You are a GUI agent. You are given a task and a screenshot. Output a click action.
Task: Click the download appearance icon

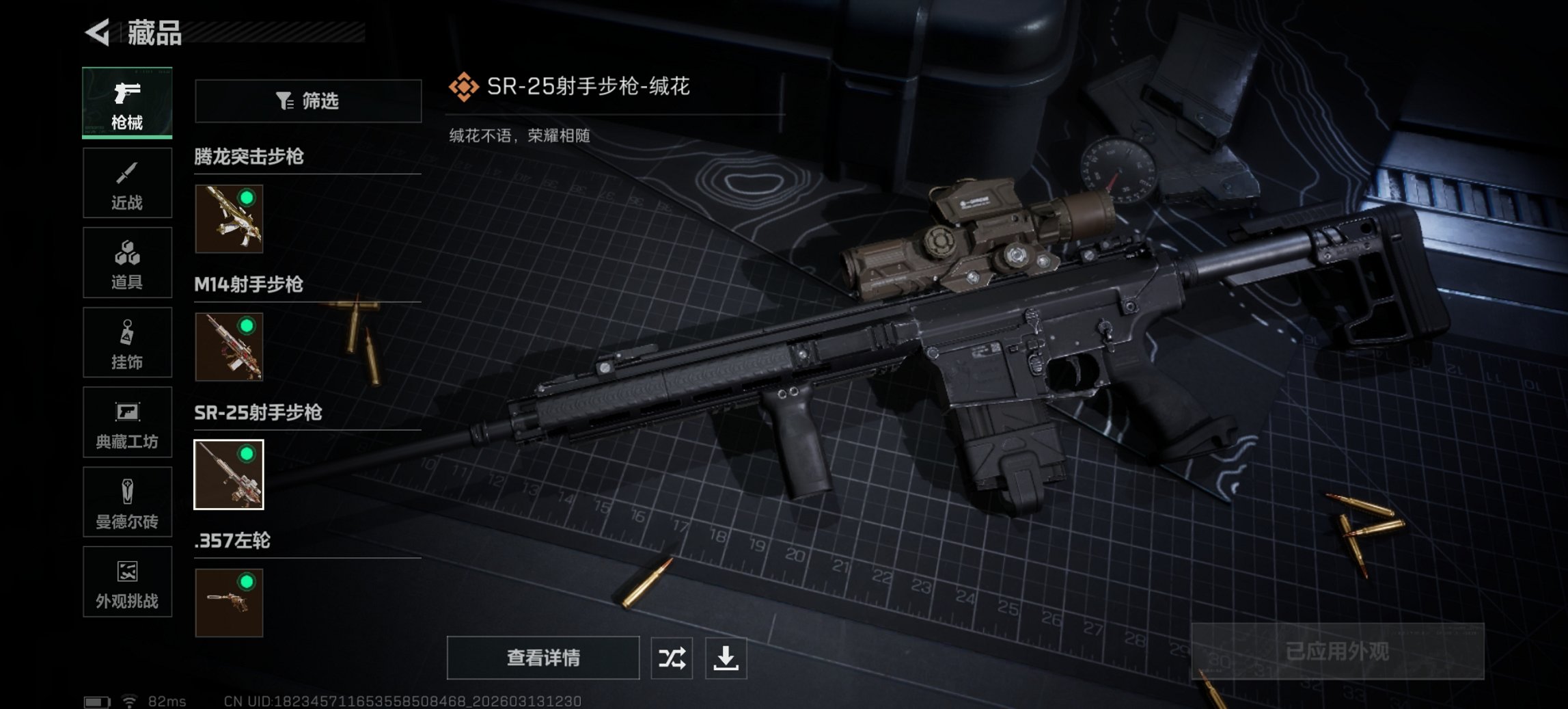point(730,659)
